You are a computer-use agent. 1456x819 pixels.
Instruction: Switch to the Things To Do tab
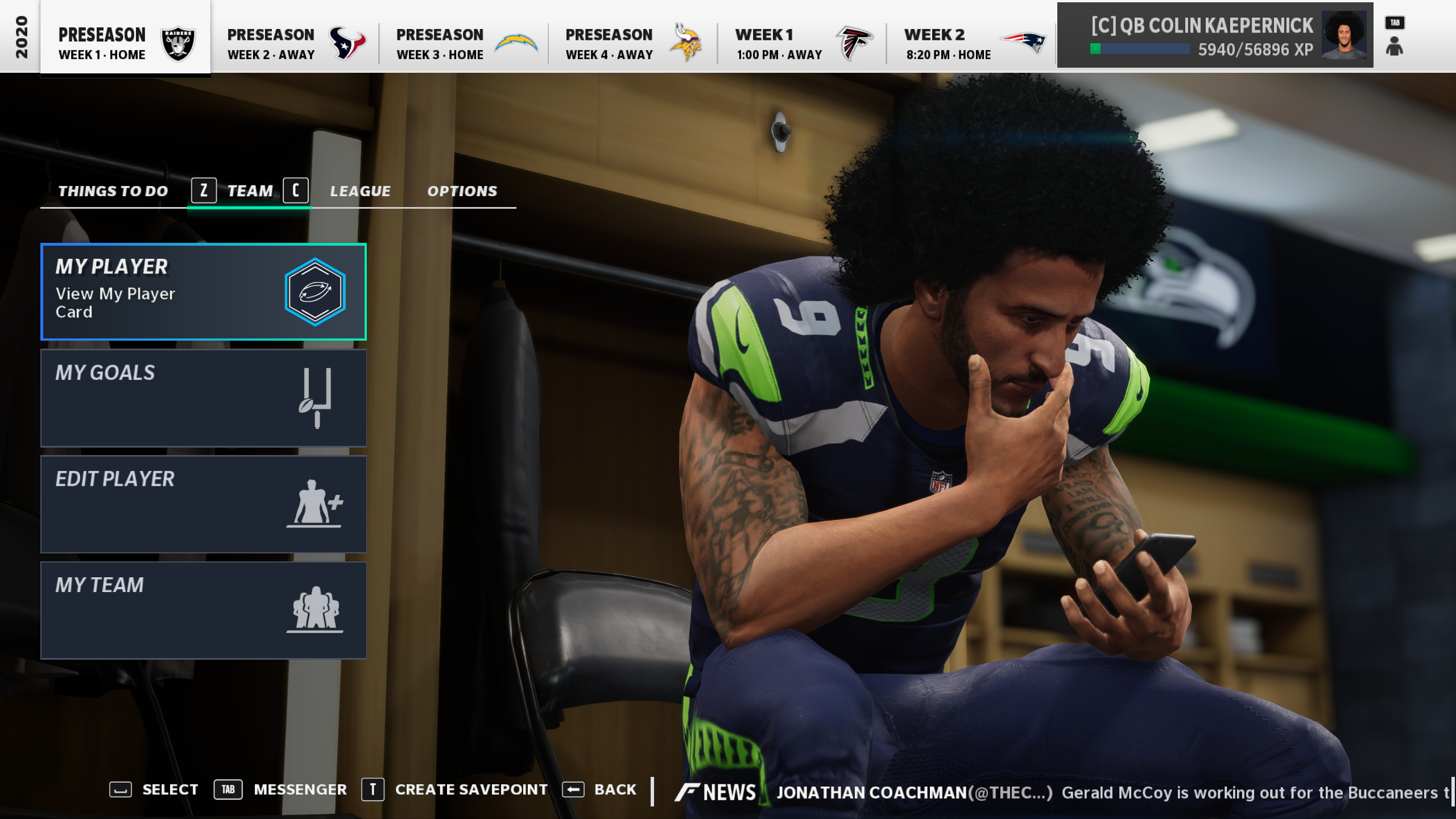point(113,191)
